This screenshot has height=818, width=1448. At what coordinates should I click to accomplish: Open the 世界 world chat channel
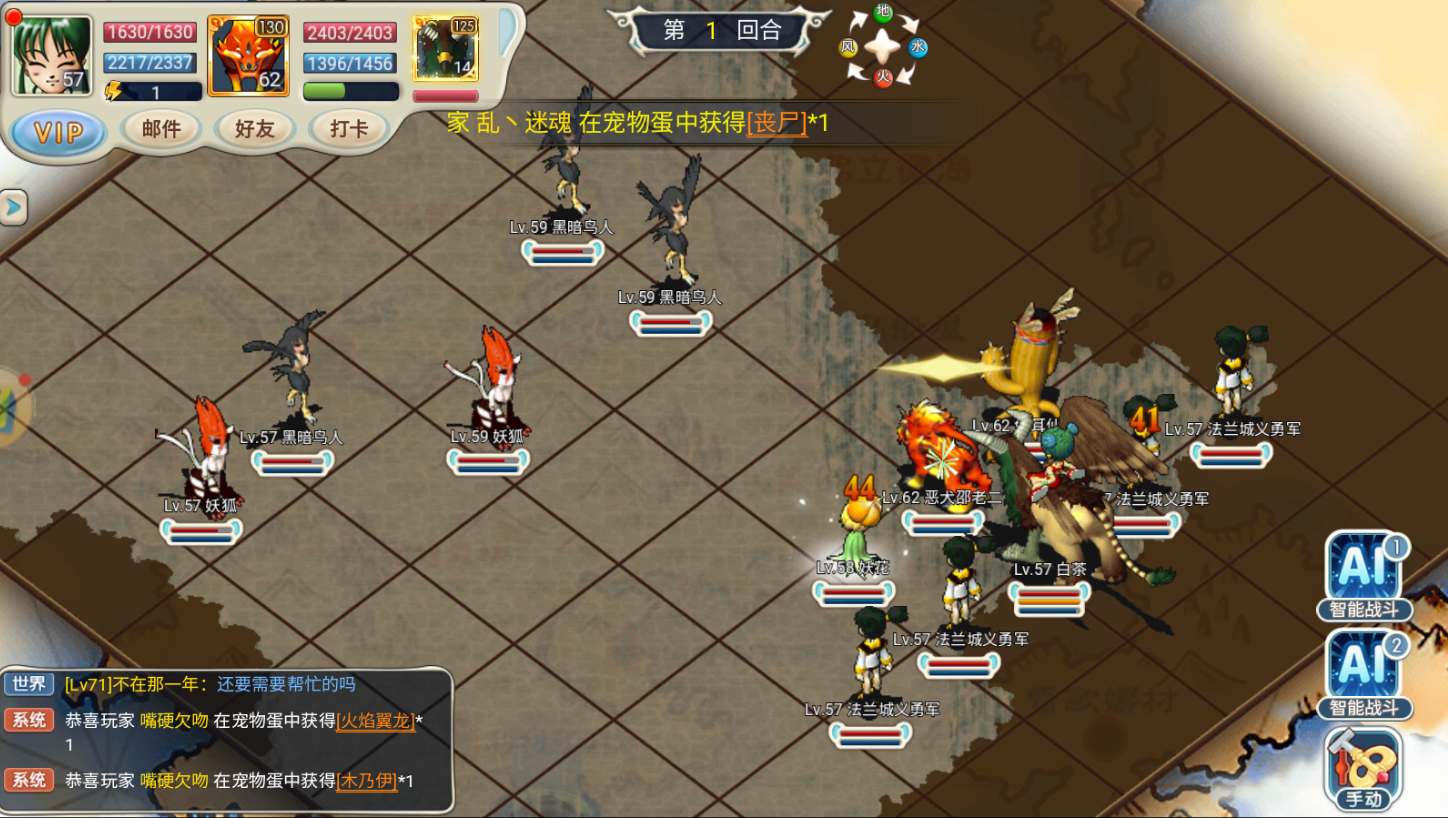[x=28, y=685]
